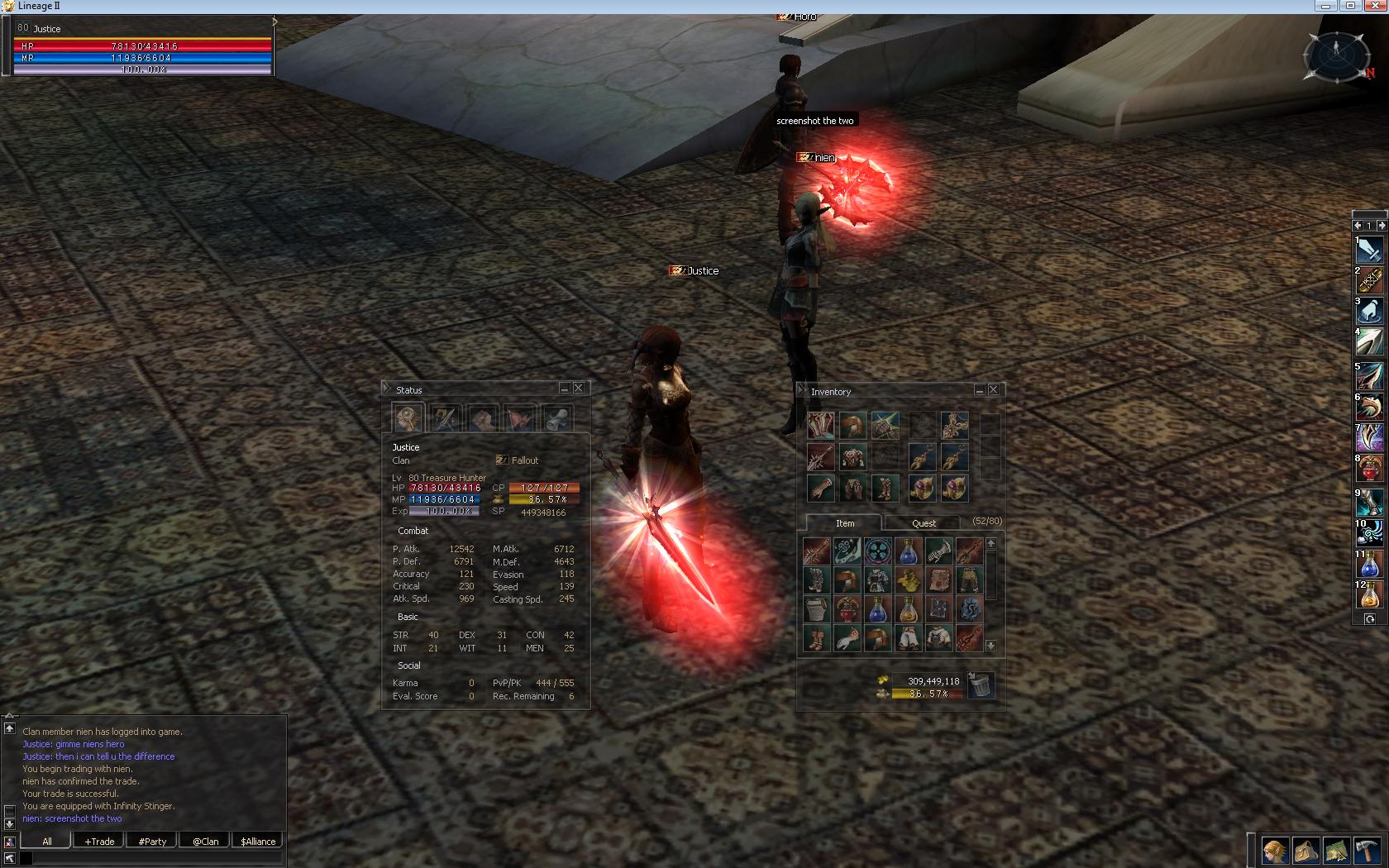
Task: Open the character menu with the elf portrait icon
Action: (1274, 850)
